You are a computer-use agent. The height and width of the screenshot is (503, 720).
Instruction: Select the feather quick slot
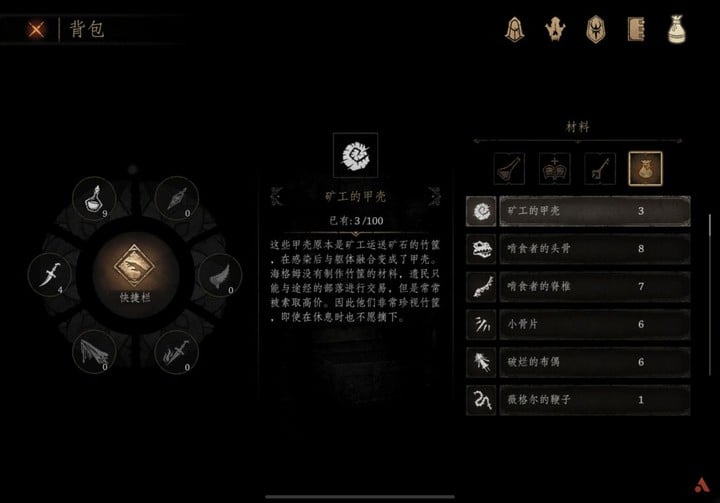[217, 274]
